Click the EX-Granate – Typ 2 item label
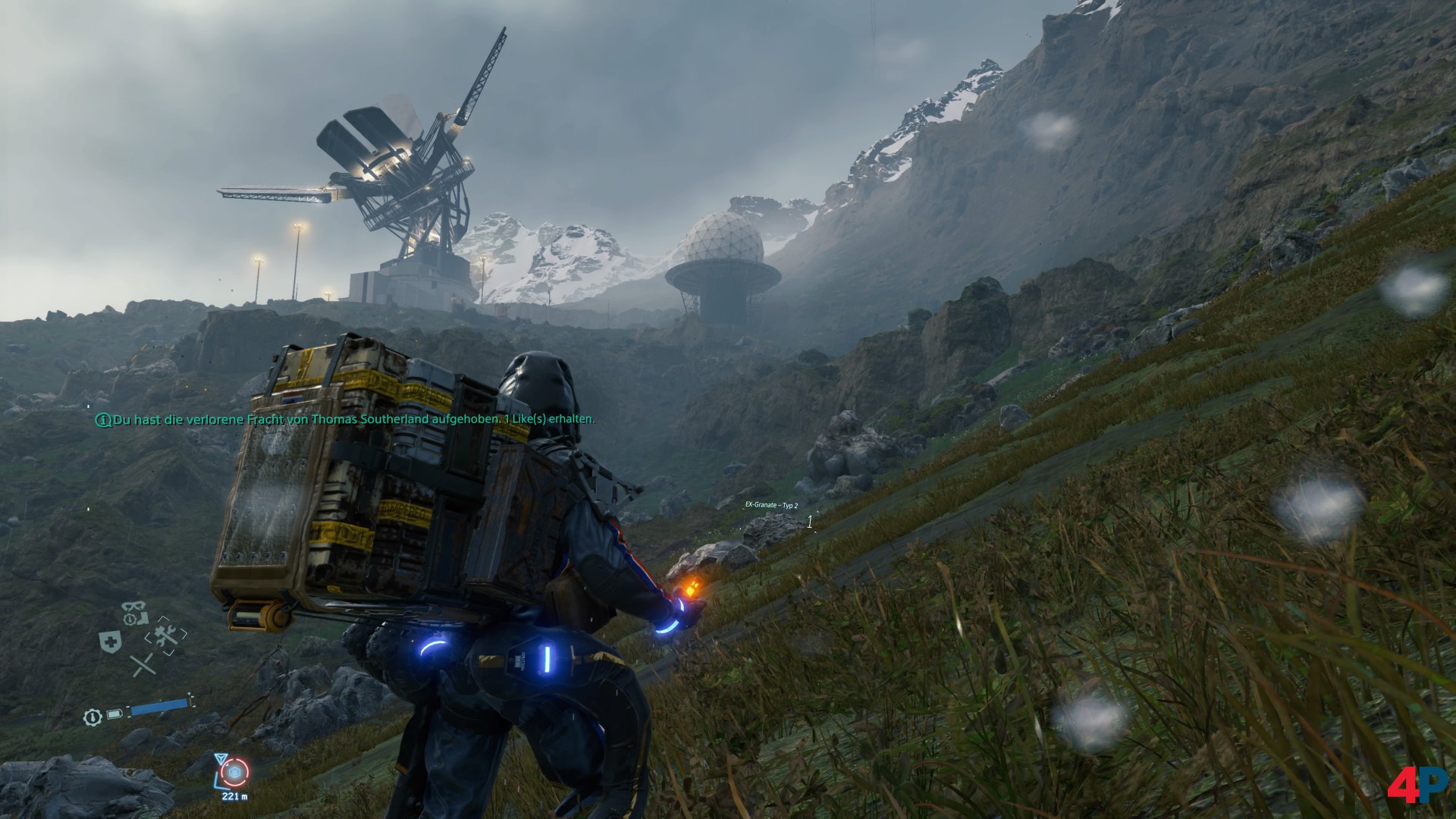Screen dimensions: 1456x819 click(x=771, y=505)
